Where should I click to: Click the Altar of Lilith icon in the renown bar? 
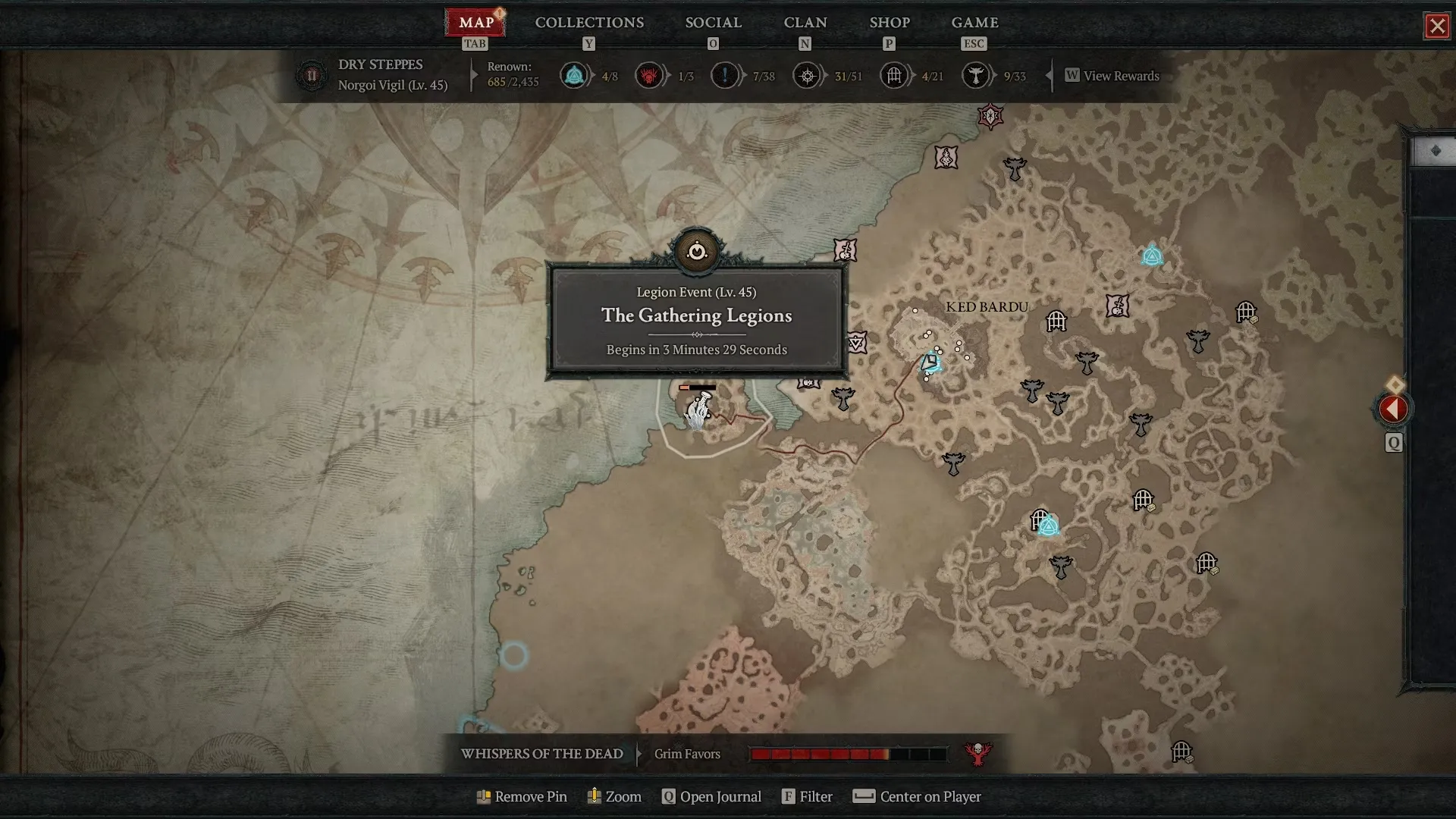649,76
